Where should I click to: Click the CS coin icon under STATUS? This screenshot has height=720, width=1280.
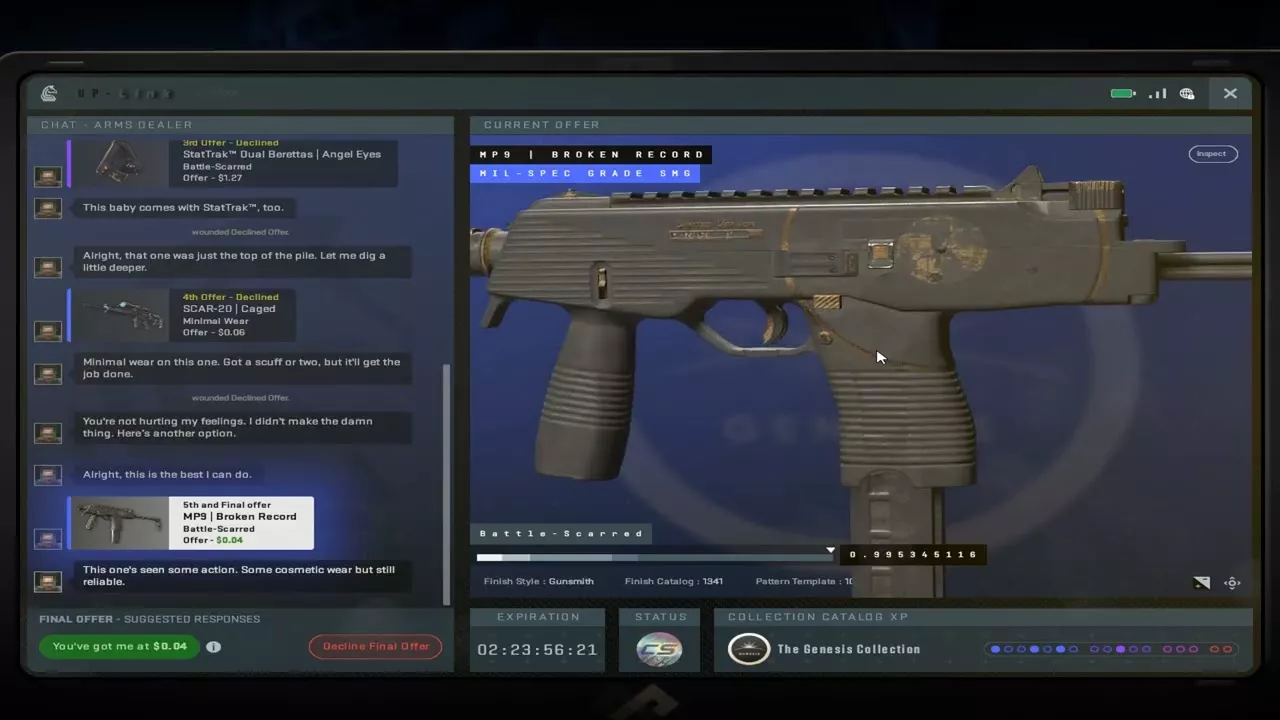coord(659,649)
